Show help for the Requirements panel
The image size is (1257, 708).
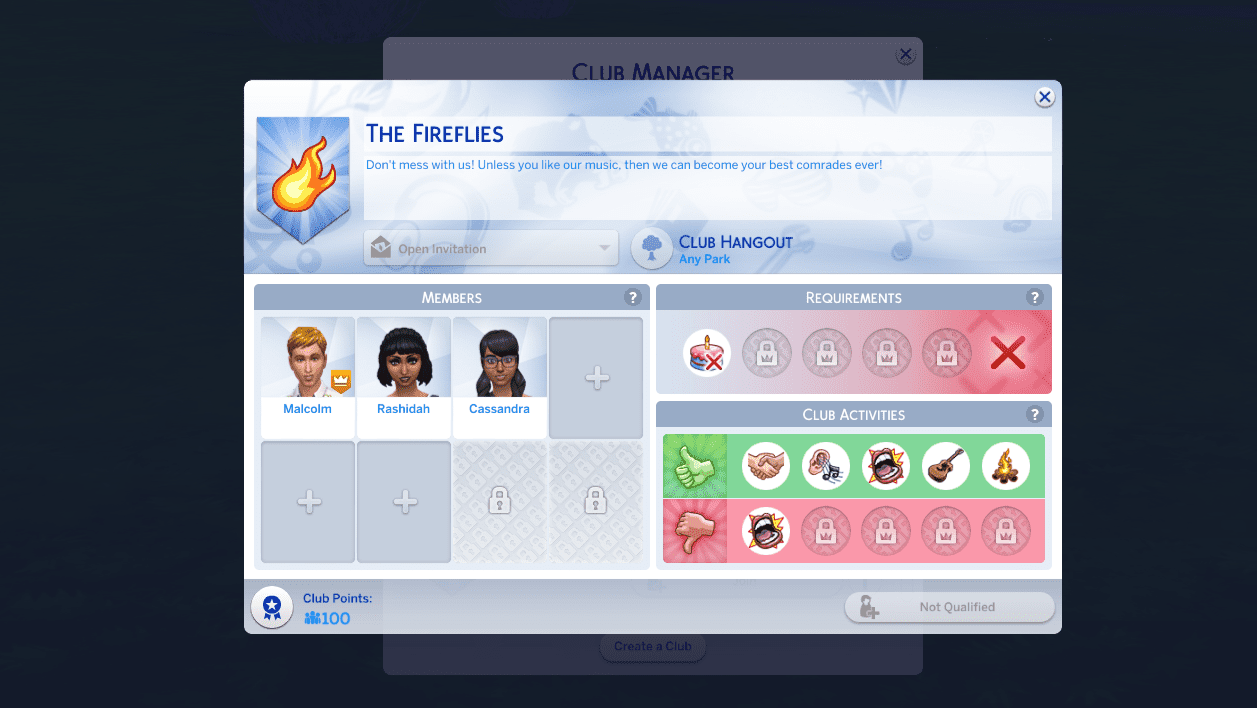tap(1034, 297)
